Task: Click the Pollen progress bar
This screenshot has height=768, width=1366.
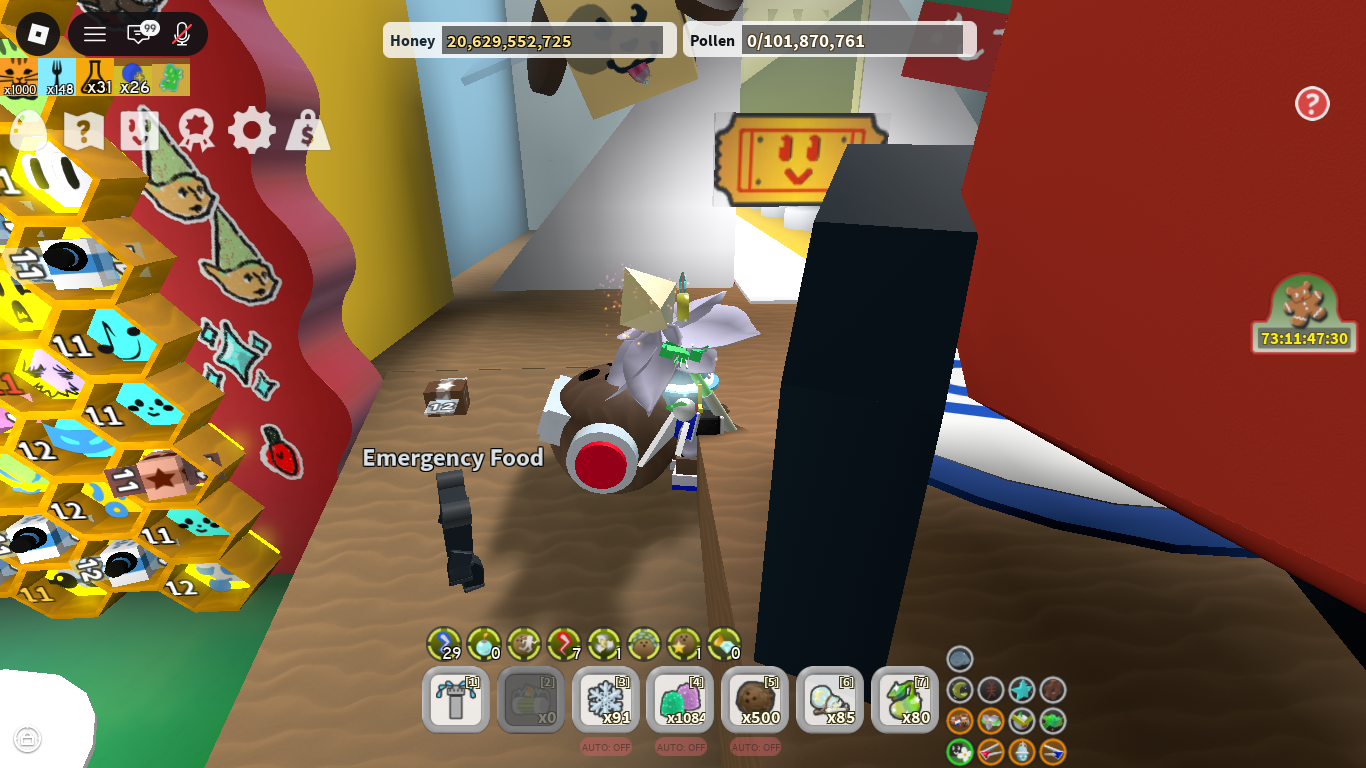Action: (x=855, y=40)
